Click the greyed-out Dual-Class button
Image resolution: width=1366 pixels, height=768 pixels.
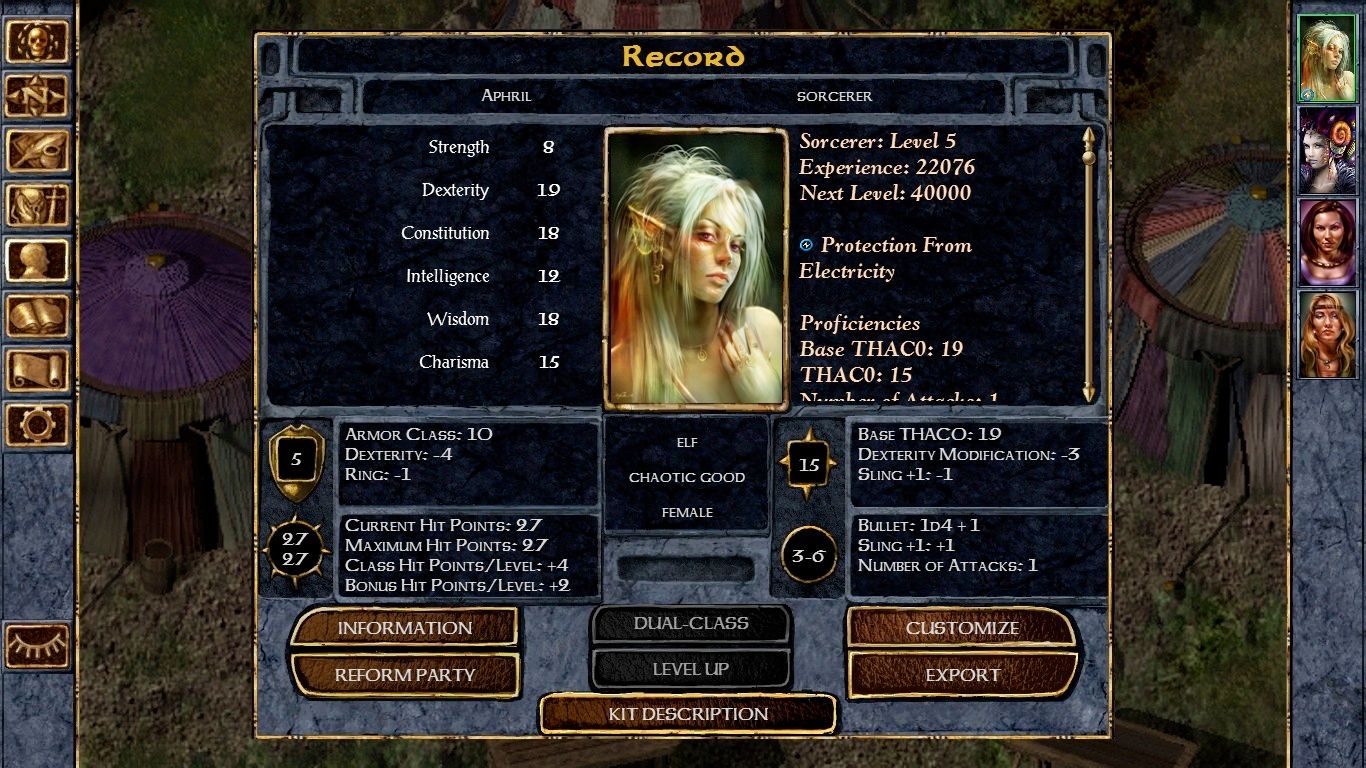tap(690, 624)
